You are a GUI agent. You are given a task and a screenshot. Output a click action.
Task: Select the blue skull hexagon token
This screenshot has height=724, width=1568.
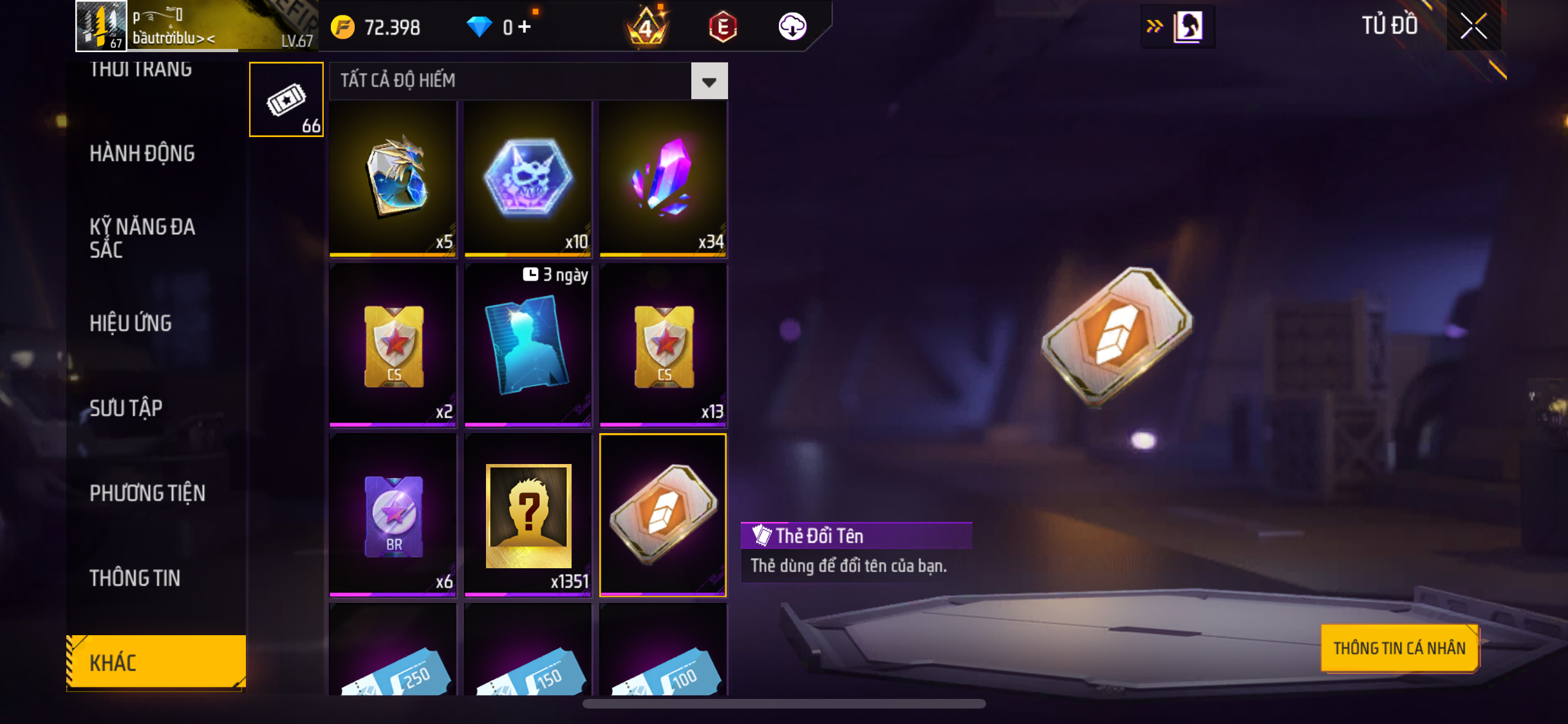tap(528, 178)
